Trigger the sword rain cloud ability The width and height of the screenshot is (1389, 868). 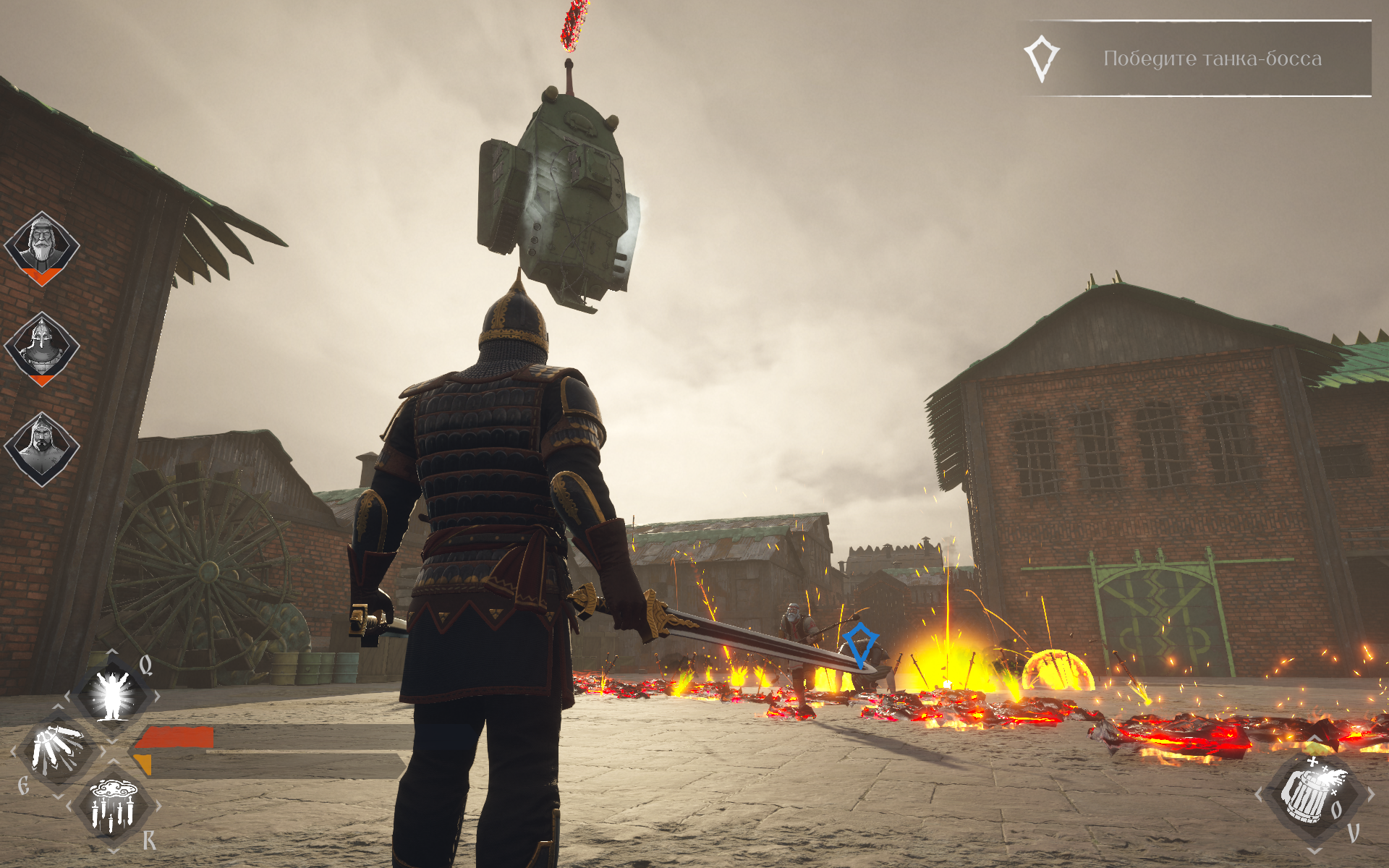pos(112,804)
